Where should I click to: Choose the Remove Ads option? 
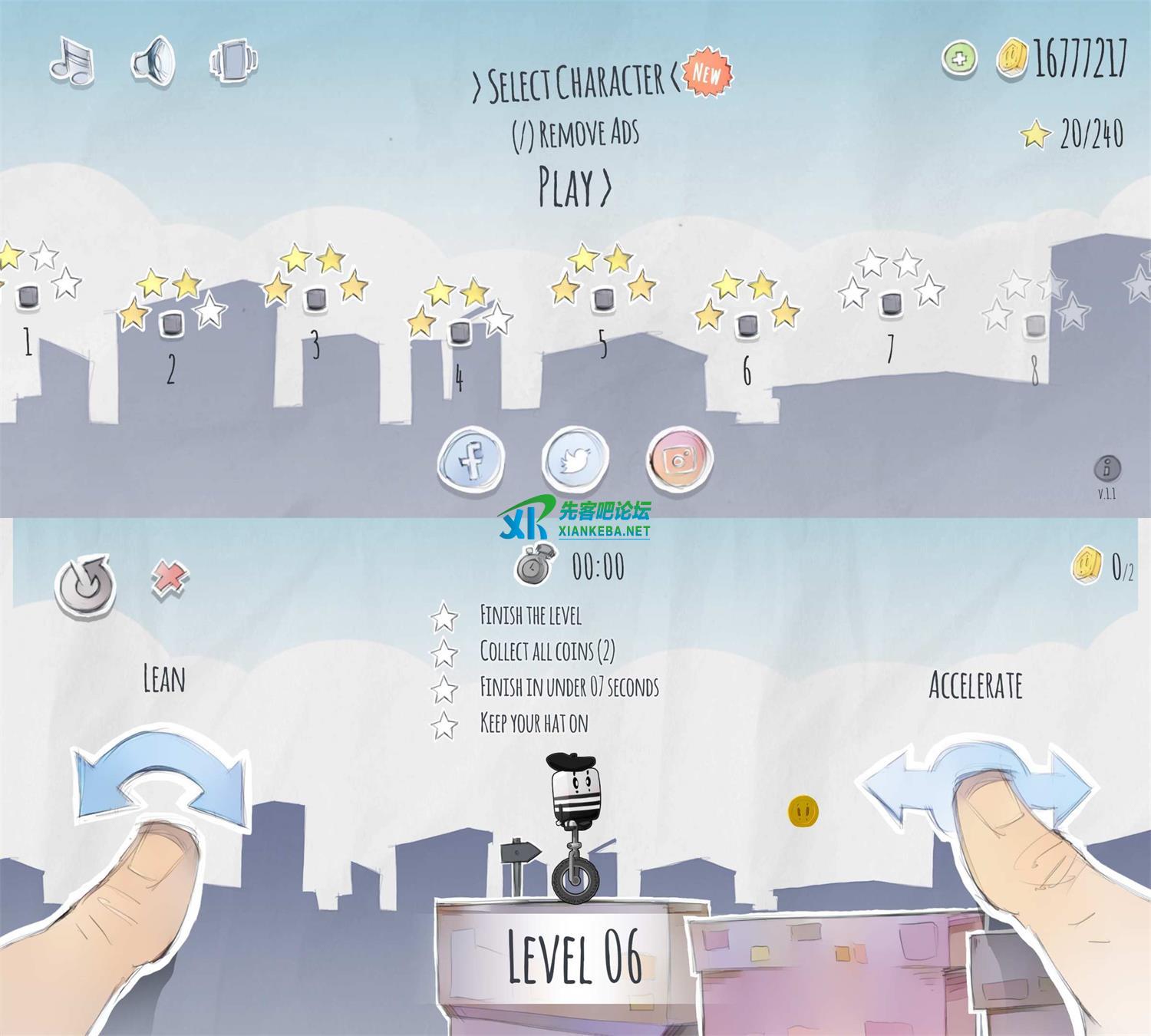575,134
